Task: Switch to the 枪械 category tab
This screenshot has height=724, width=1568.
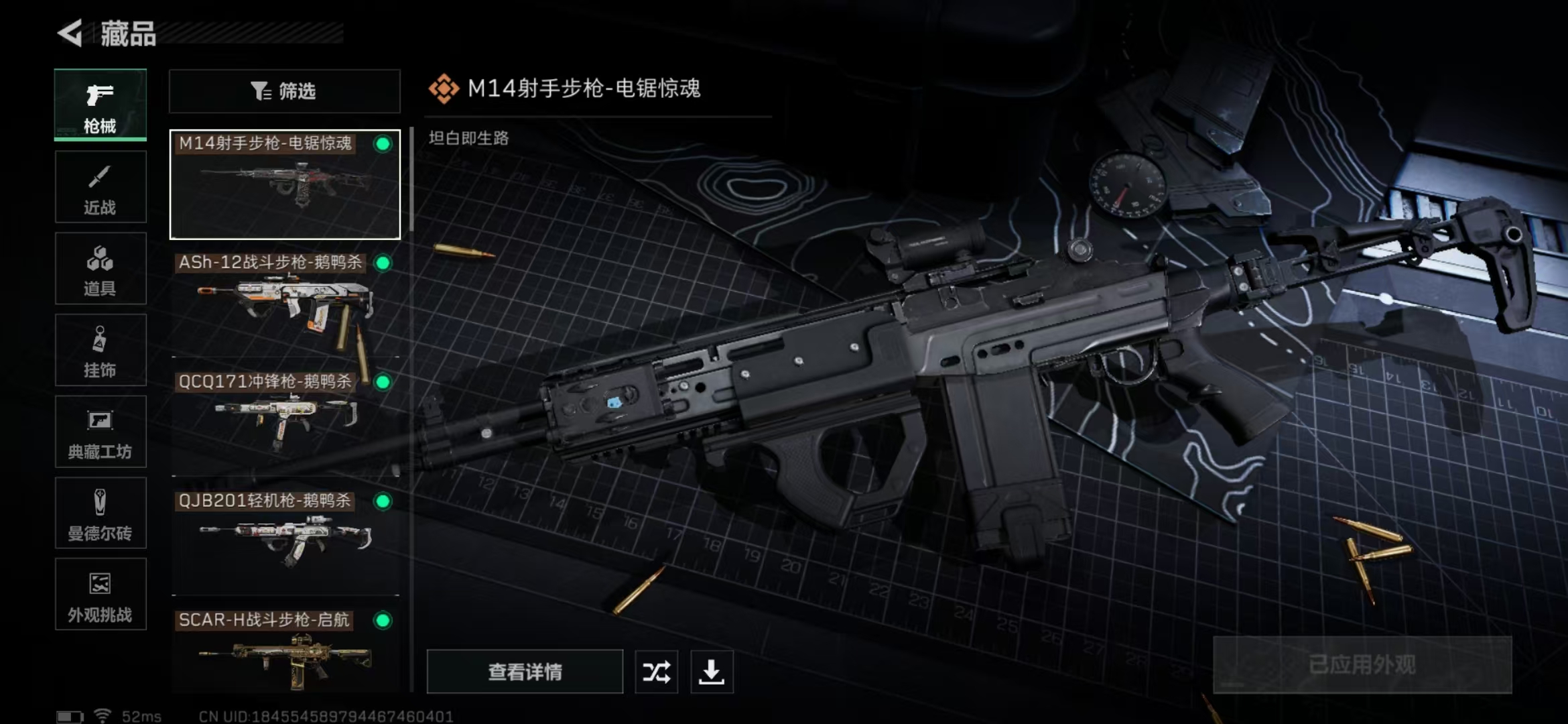Action: click(x=101, y=105)
